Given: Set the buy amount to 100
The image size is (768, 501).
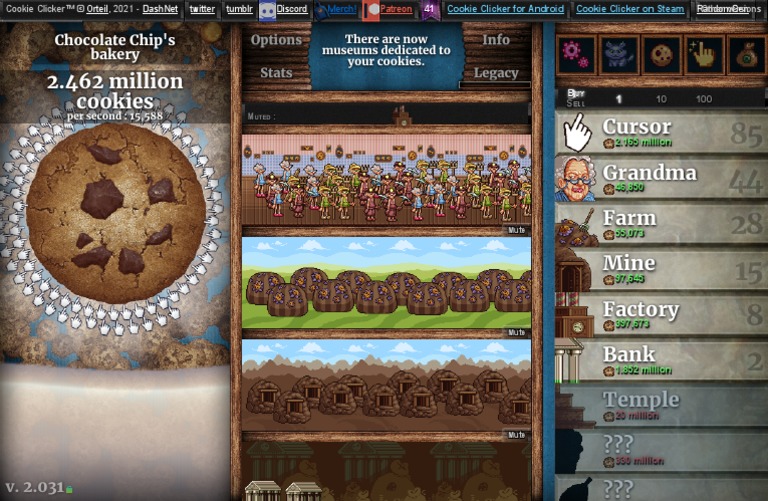Looking at the screenshot, I should click(704, 99).
